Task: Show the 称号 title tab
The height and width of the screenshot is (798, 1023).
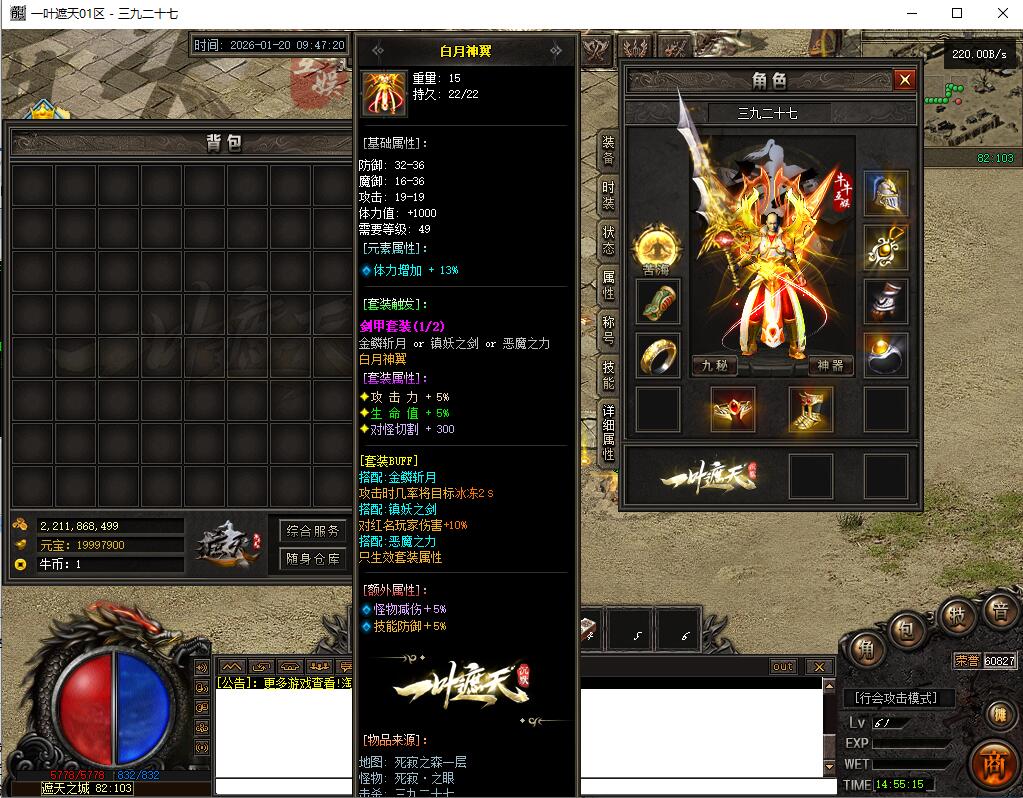Action: pos(608,329)
